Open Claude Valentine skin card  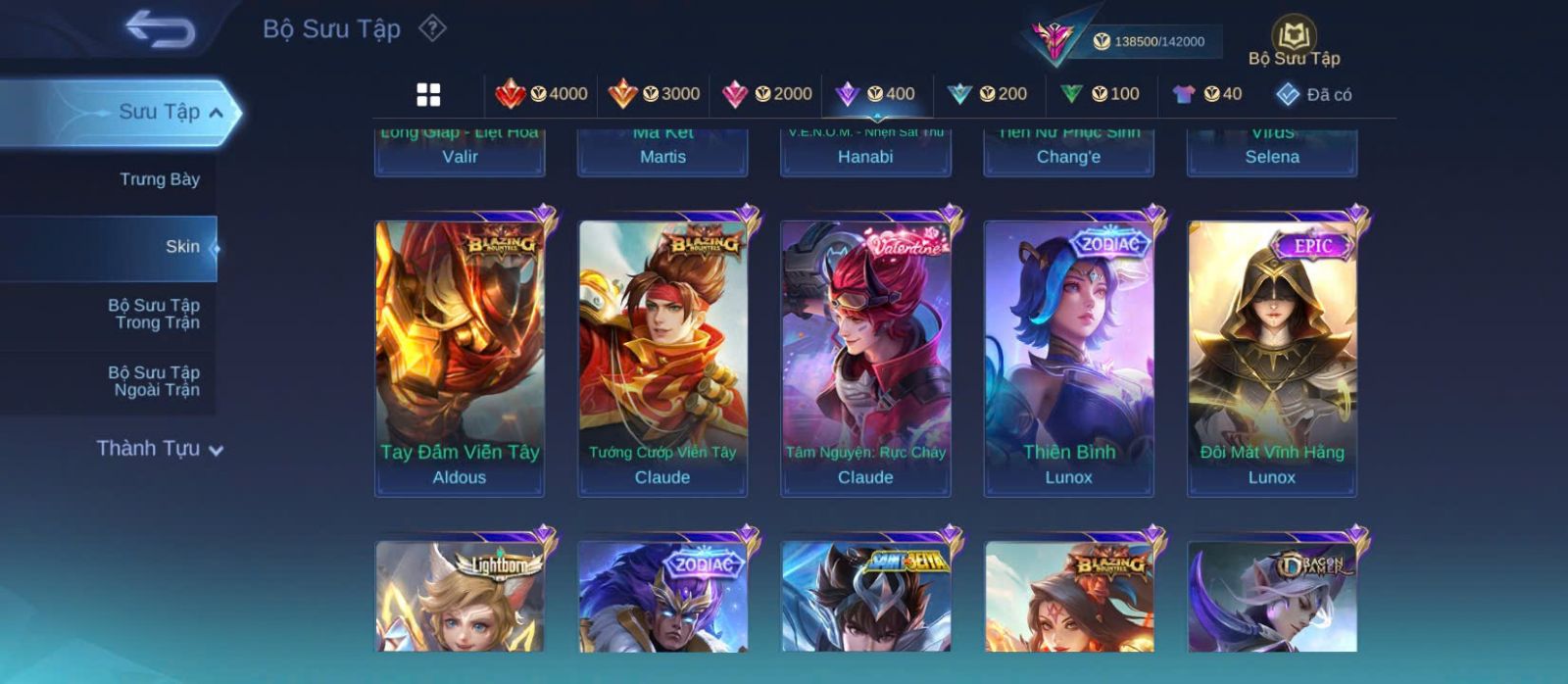(865, 357)
